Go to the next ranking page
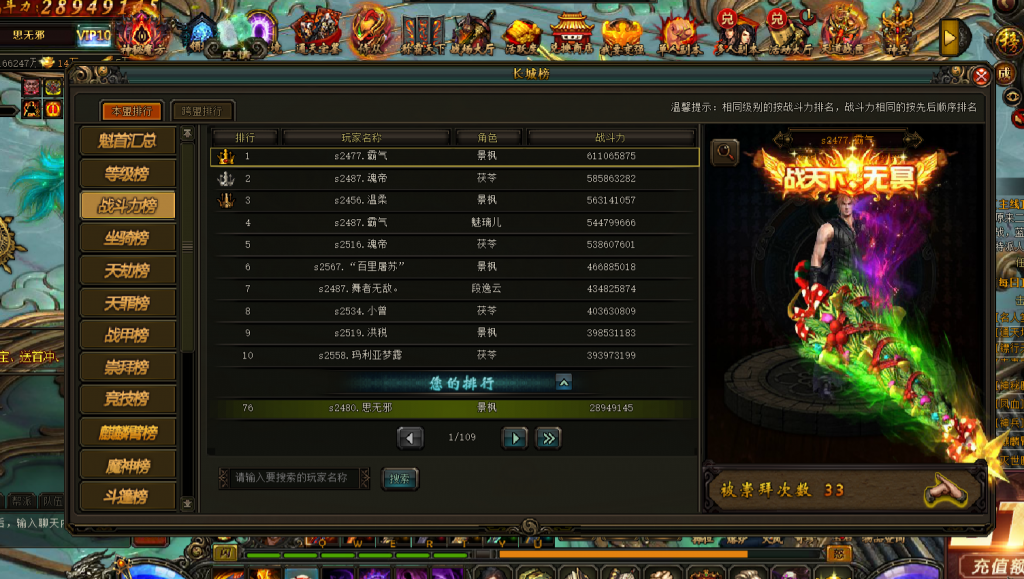The image size is (1024, 579). 514,437
